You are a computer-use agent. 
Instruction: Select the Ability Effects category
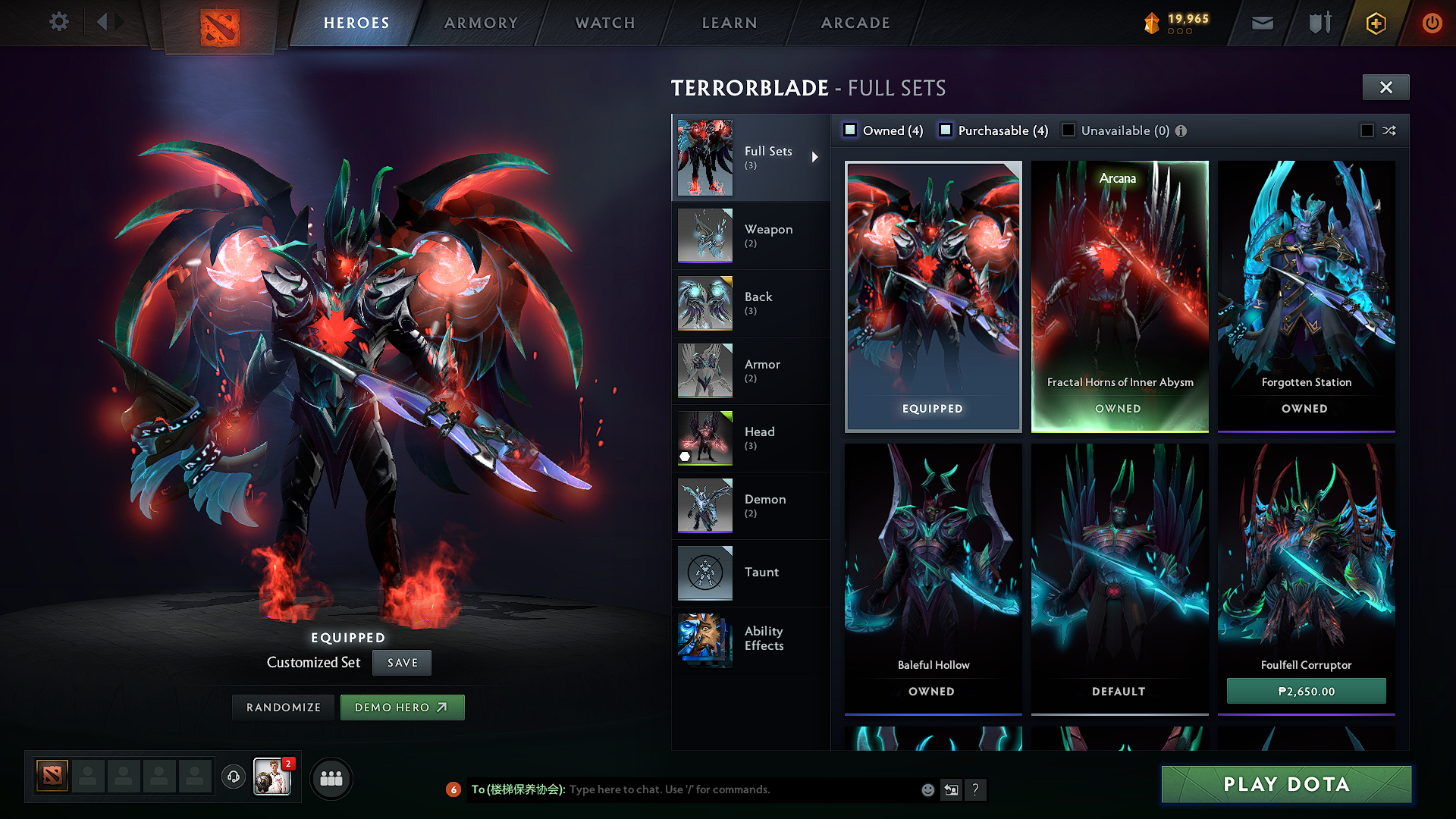click(x=750, y=639)
